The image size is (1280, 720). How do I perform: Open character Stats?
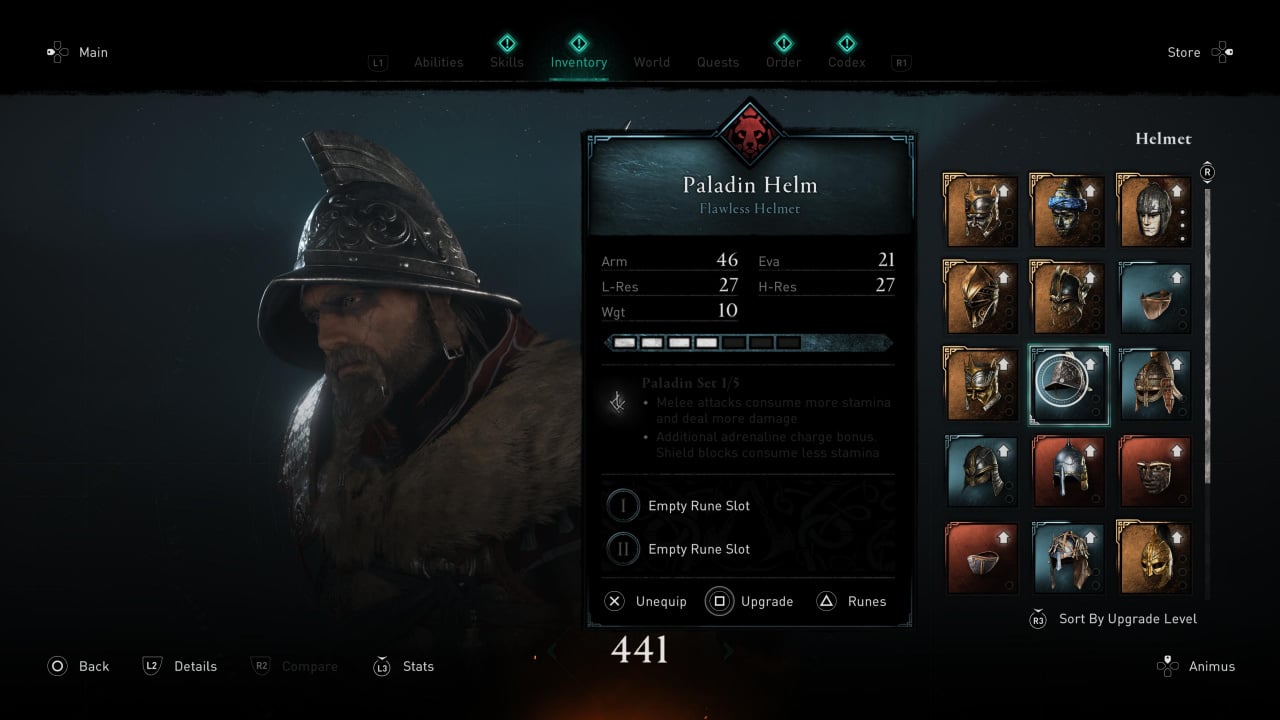[x=417, y=666]
